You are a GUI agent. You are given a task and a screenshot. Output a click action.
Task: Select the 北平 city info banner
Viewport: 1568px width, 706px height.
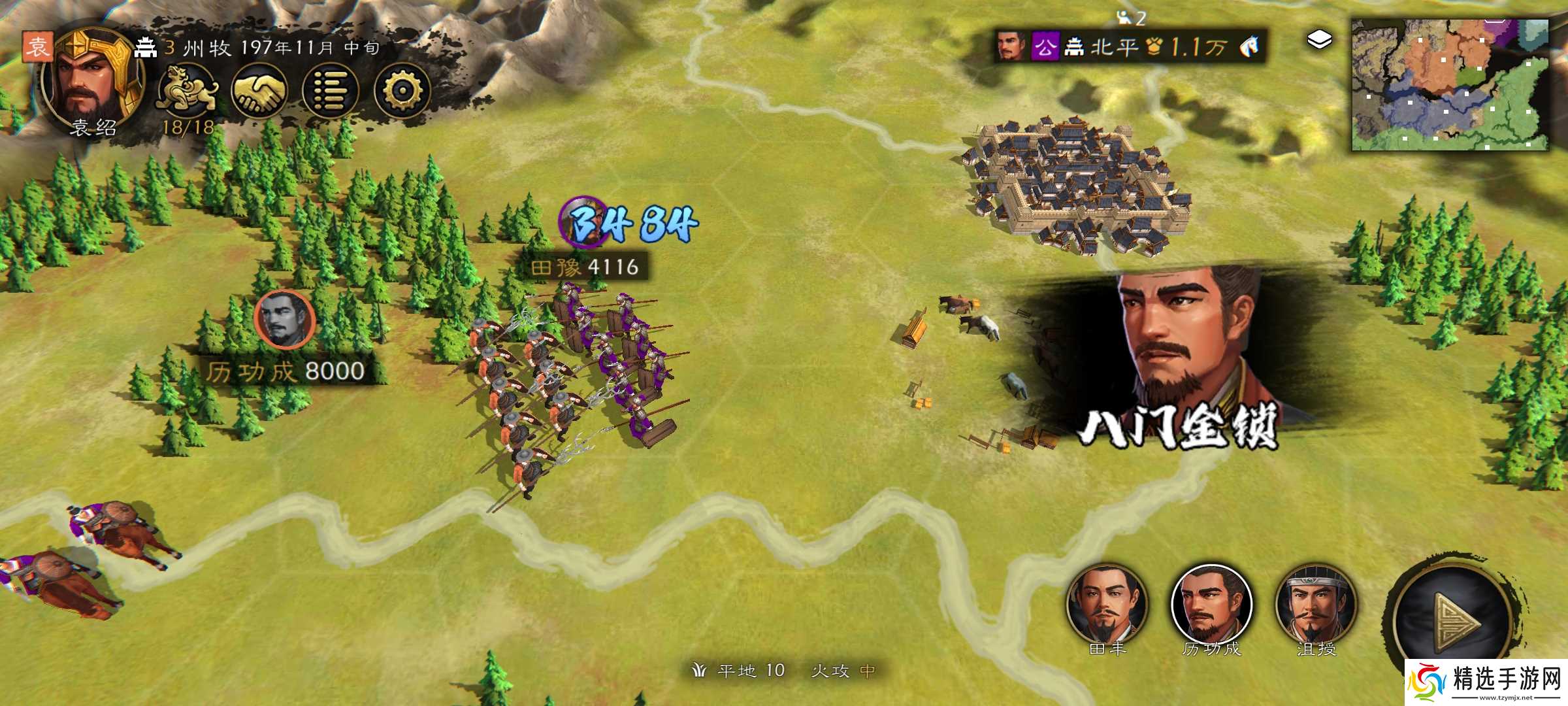point(1130,46)
